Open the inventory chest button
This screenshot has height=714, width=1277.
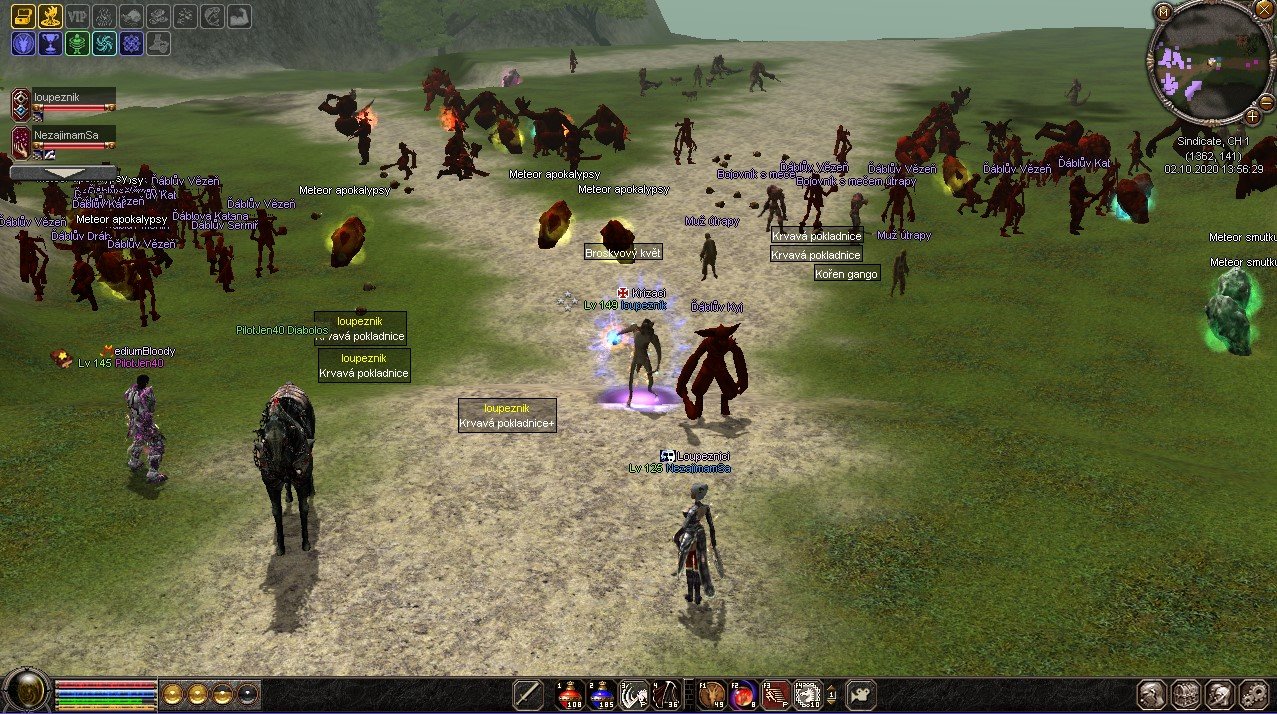pos(1186,693)
